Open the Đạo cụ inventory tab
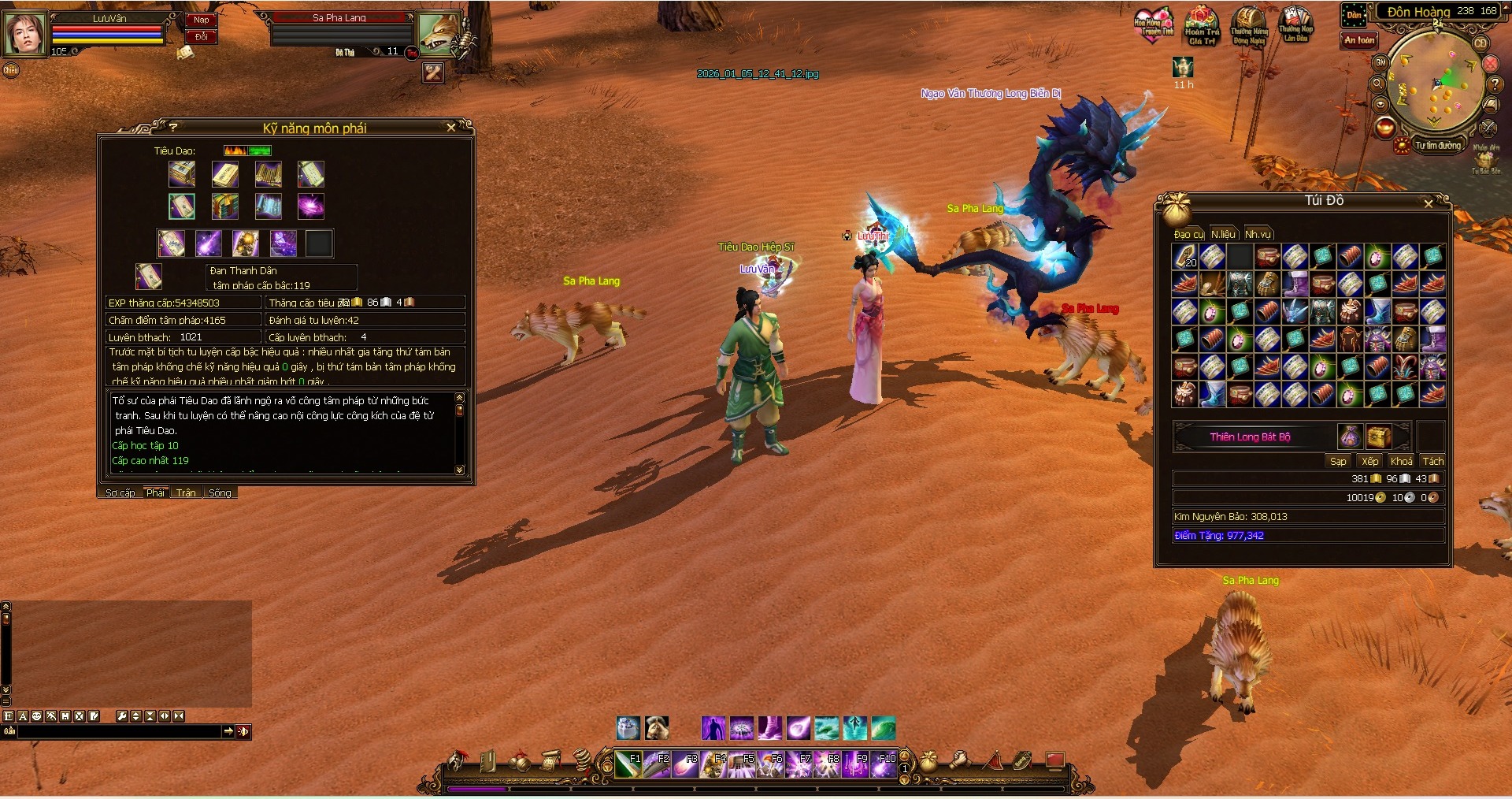The image size is (1512, 799). 1188,234
